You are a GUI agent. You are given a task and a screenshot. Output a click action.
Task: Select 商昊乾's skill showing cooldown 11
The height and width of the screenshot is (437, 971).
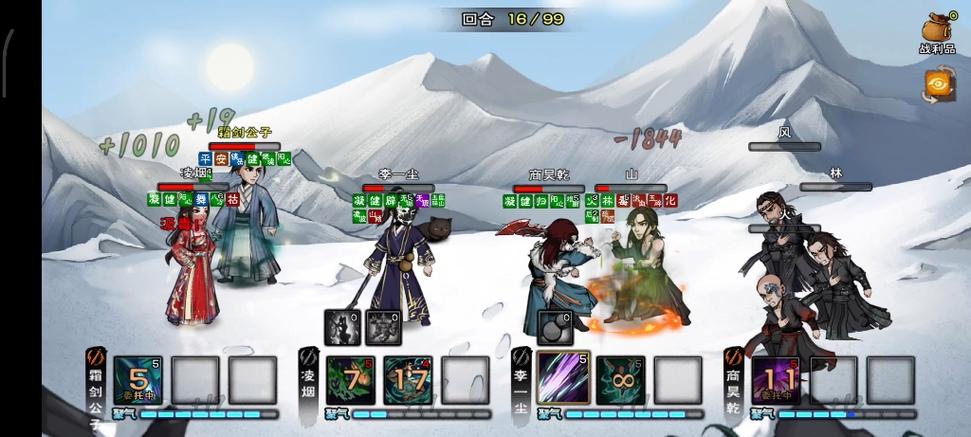click(x=776, y=380)
